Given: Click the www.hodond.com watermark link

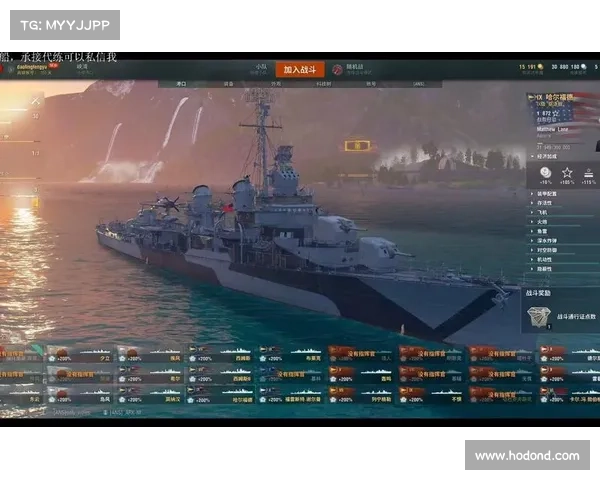Looking at the screenshot, I should click(x=527, y=456).
